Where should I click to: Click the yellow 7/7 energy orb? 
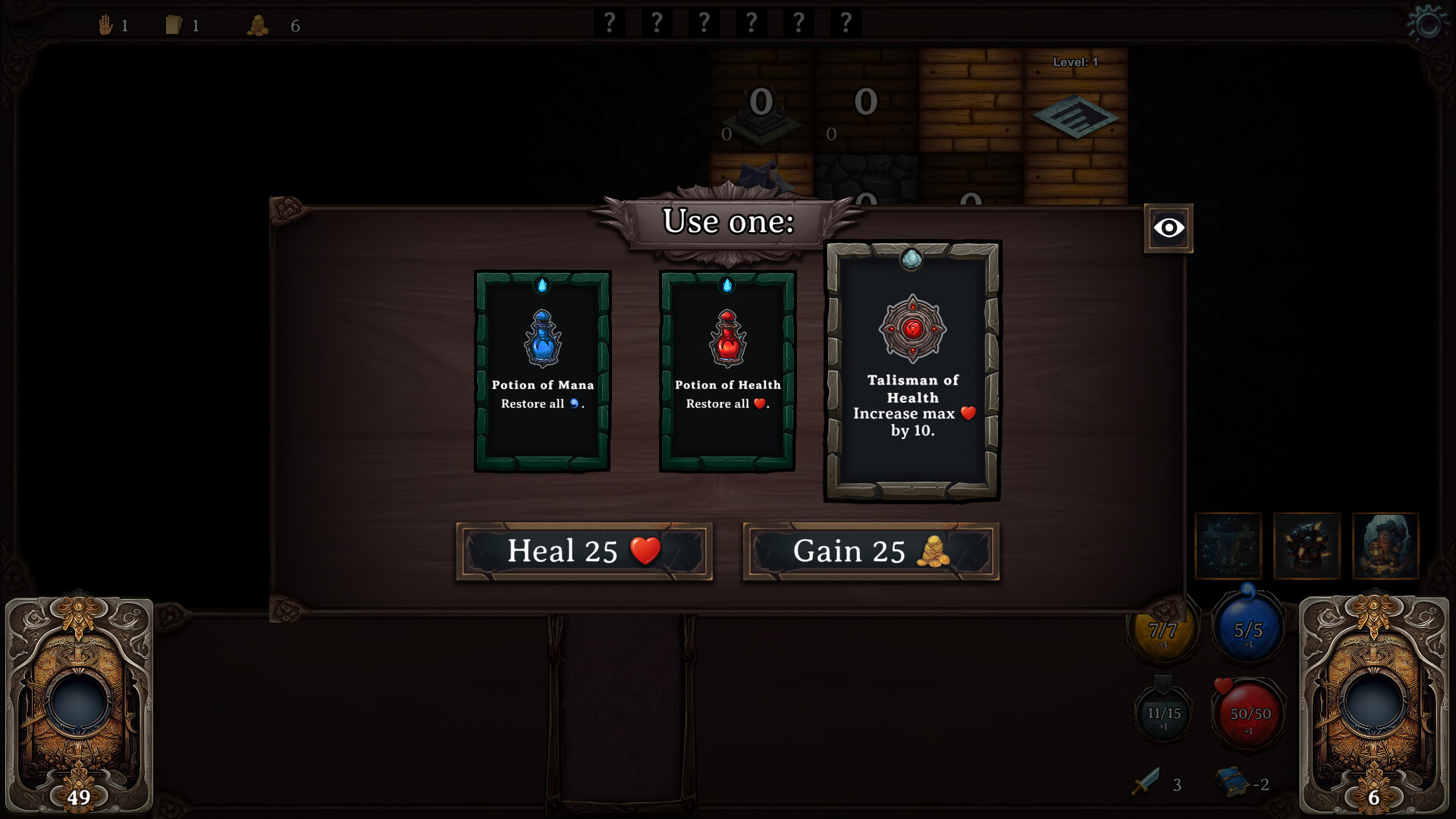click(x=1163, y=629)
